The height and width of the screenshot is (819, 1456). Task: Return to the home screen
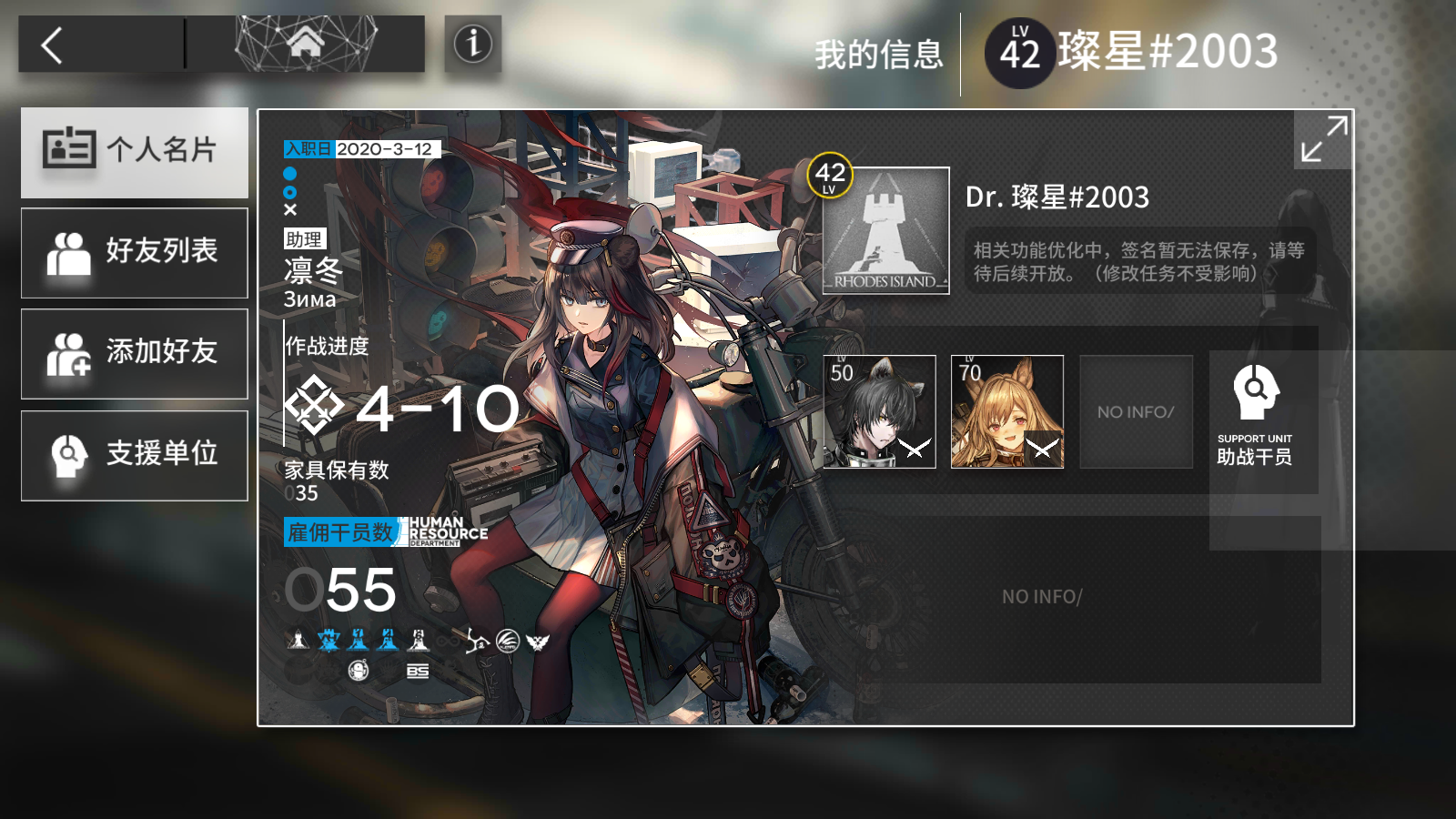coord(306,43)
